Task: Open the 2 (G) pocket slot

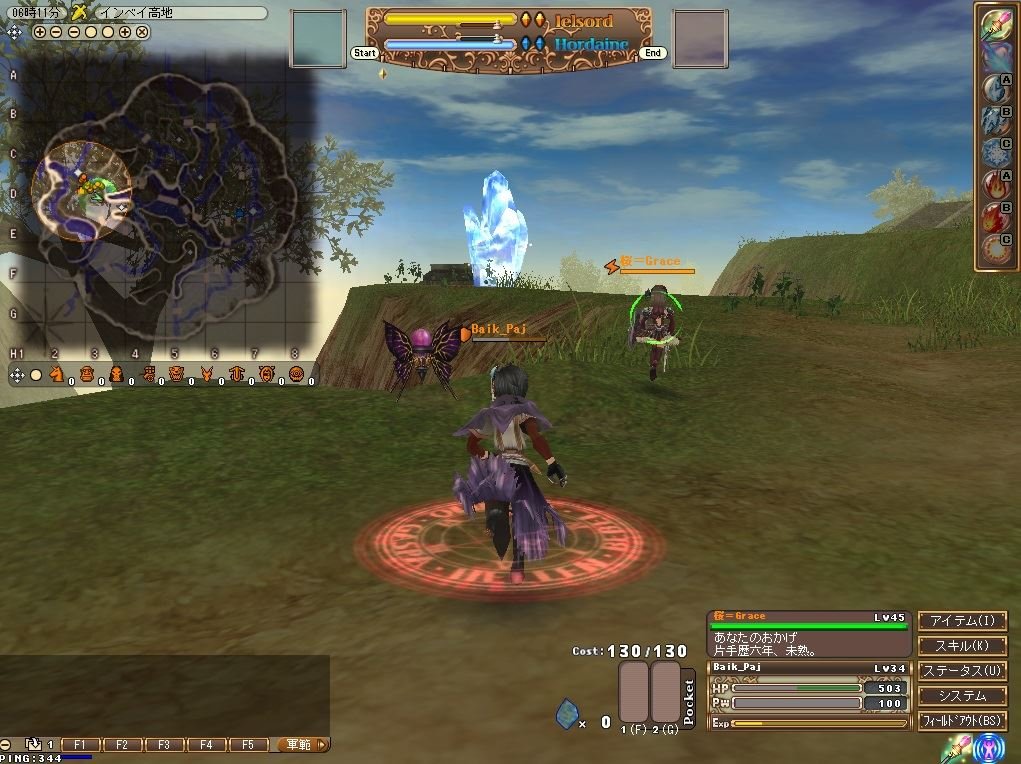Action: pyautogui.click(x=665, y=691)
